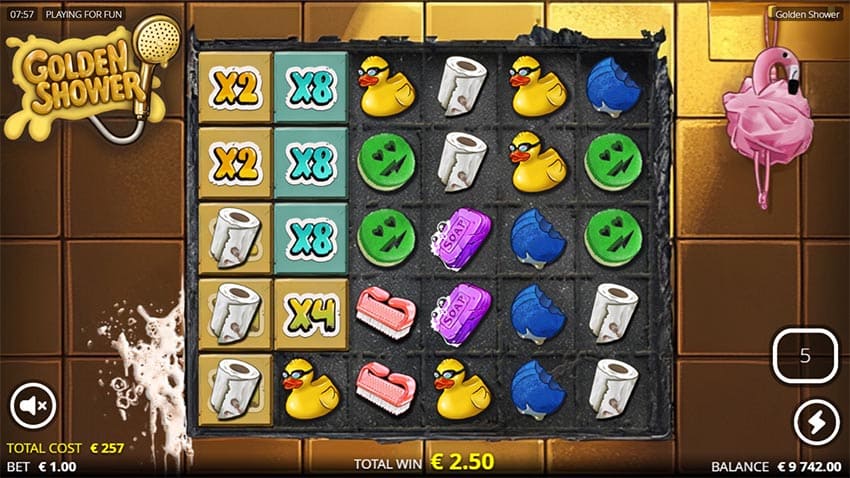Viewport: 850px width, 478px height.
Task: Open the BET € 1.00 amount selector
Action: pos(45,466)
